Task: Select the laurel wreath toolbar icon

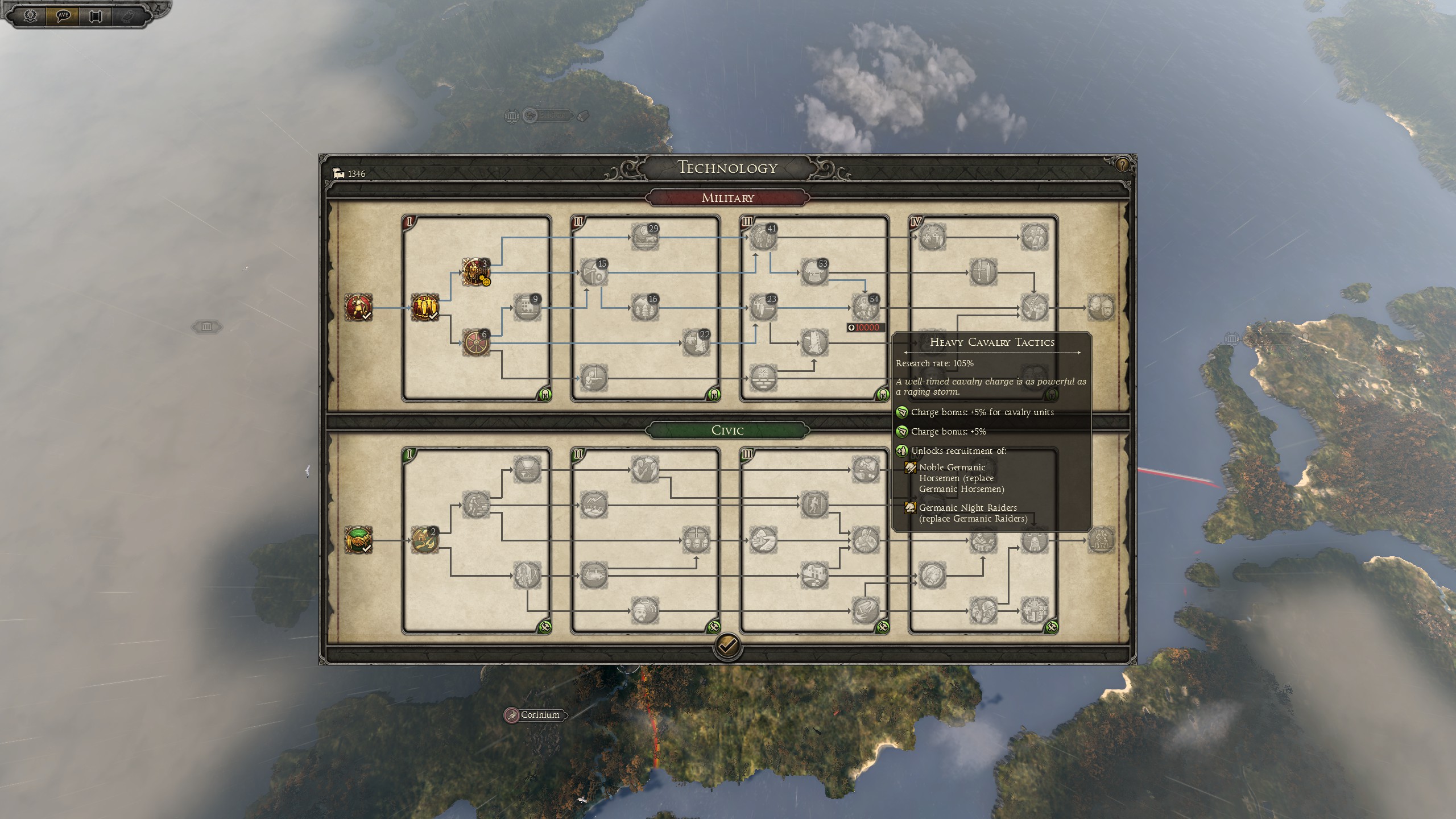Action: (x=31, y=15)
